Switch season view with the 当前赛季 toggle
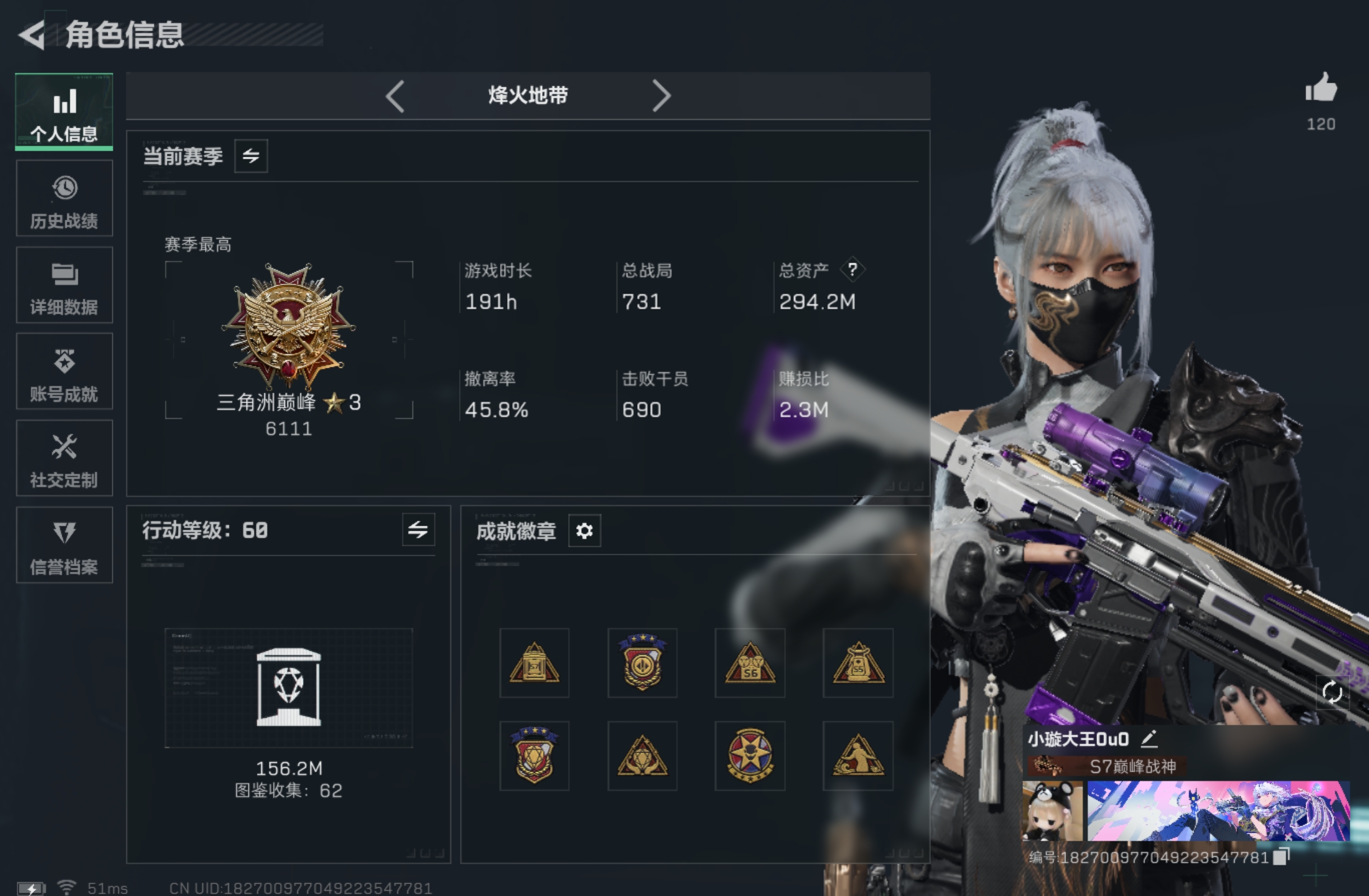This screenshot has width=1369, height=896. point(251,156)
